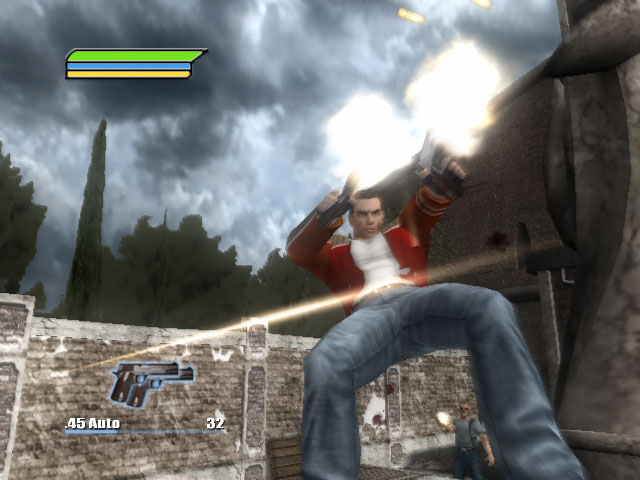Select the .45 Auto pistol weapon icon
640x480 pixels.
151,383
